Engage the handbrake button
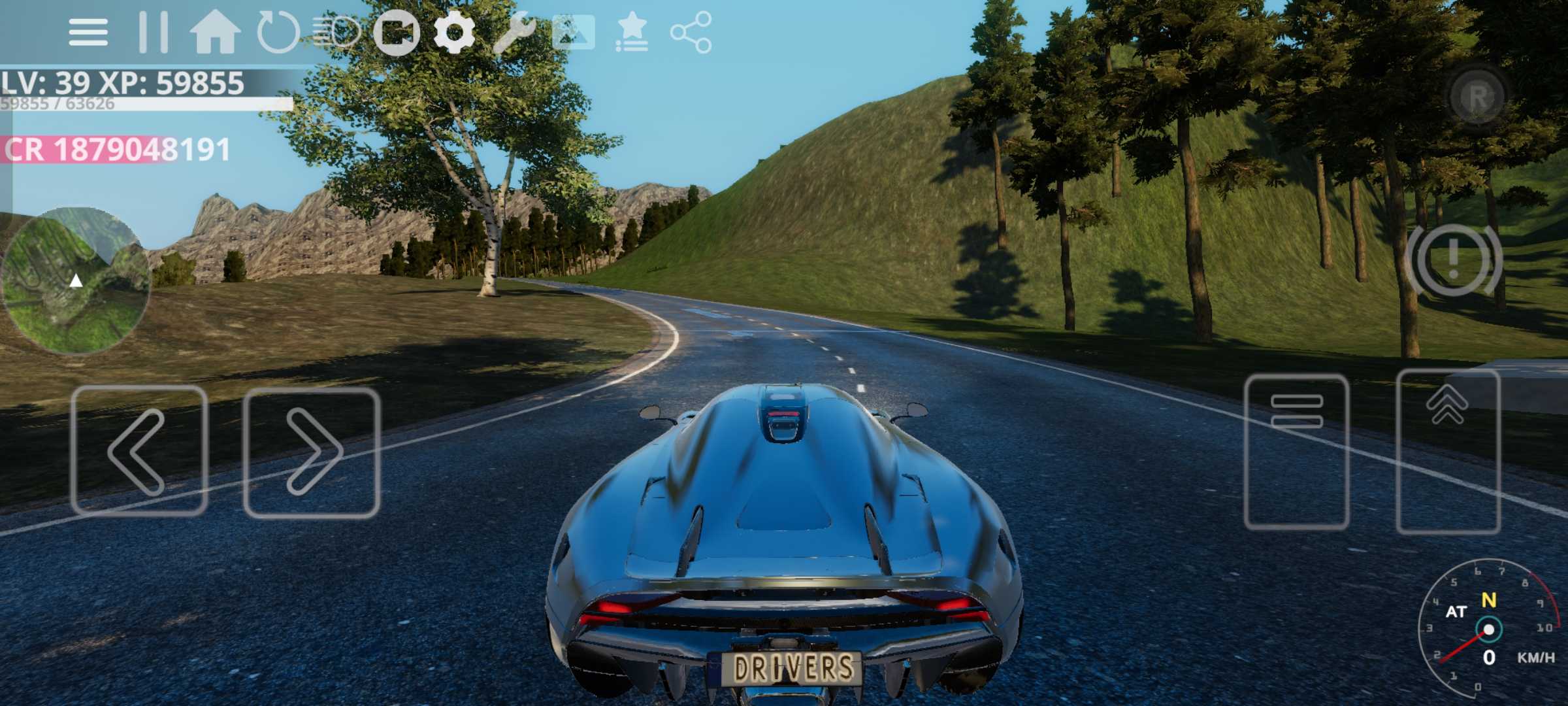Image resolution: width=1568 pixels, height=706 pixels. 1453,260
